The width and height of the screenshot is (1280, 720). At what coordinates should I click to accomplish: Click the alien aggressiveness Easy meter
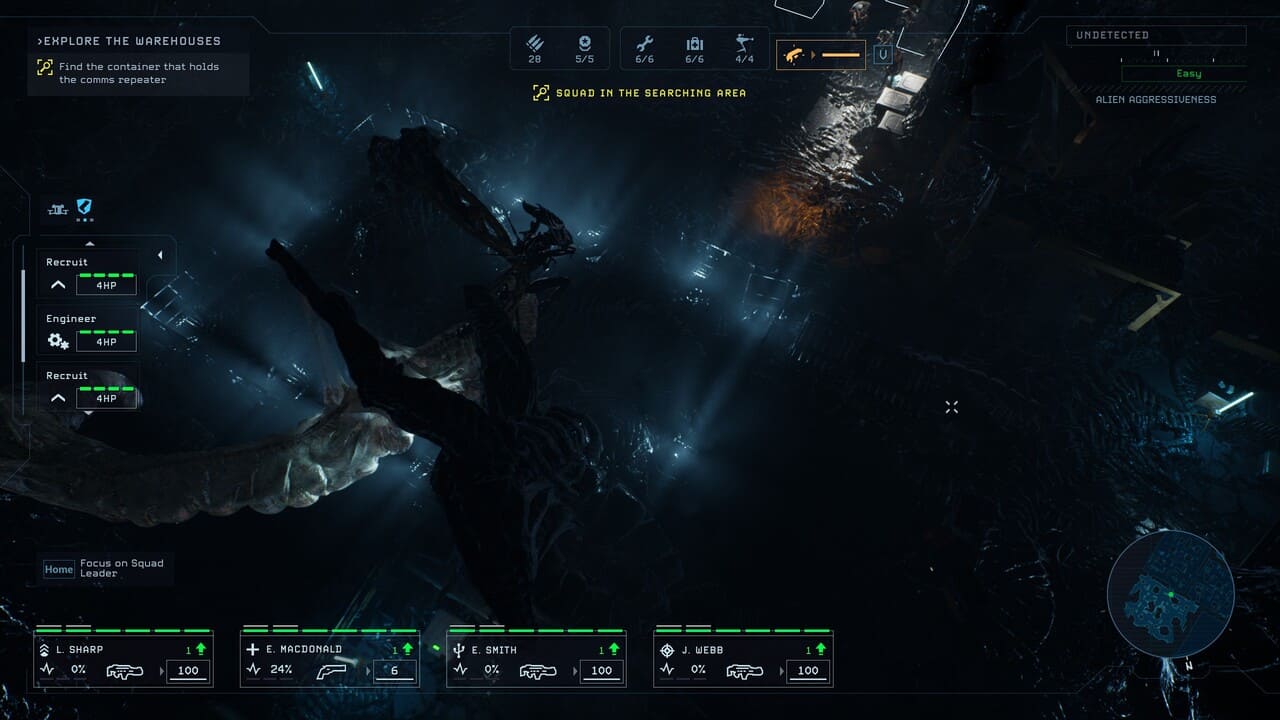(1188, 74)
